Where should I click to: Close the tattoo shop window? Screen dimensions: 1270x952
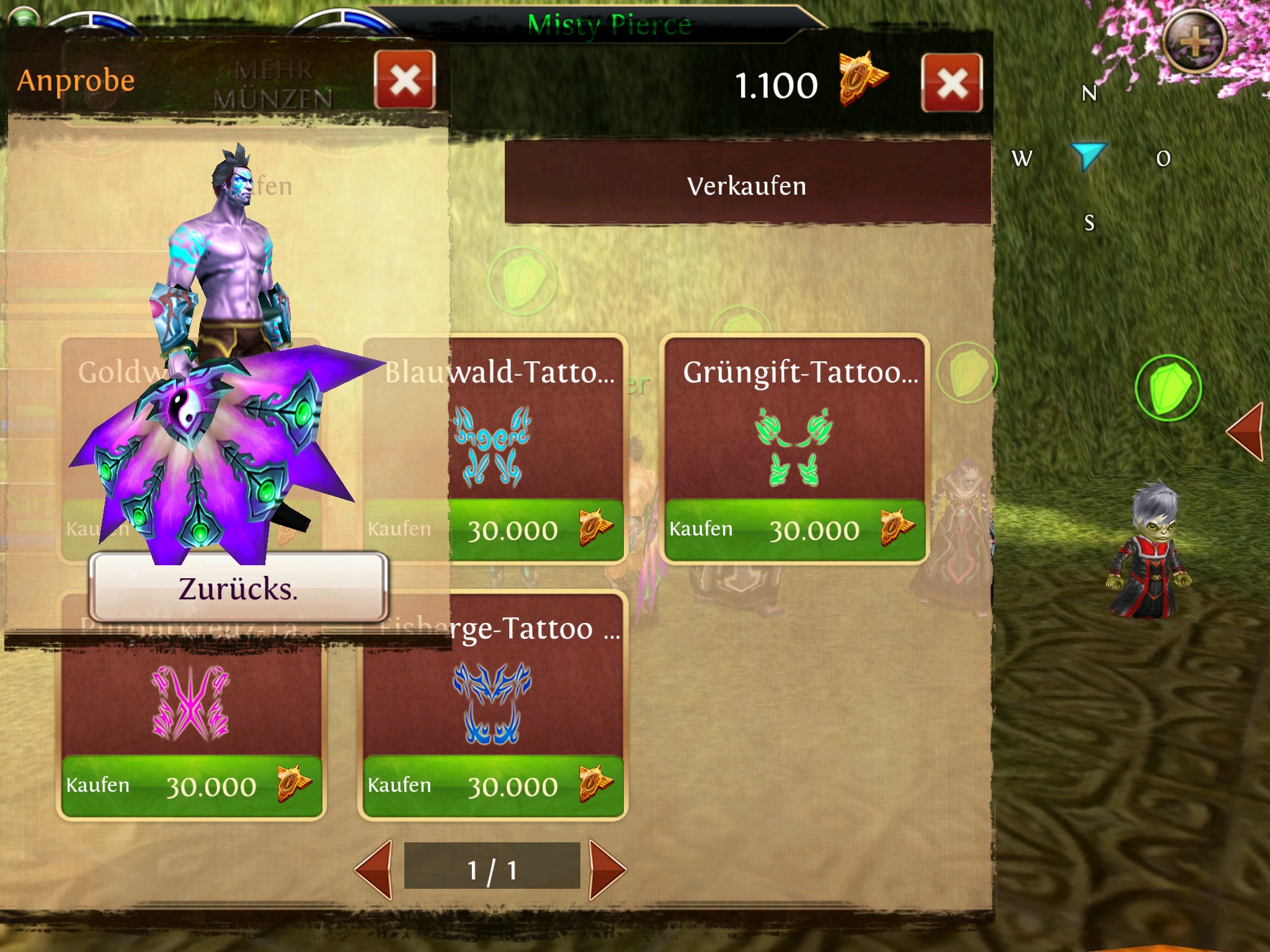click(x=952, y=84)
